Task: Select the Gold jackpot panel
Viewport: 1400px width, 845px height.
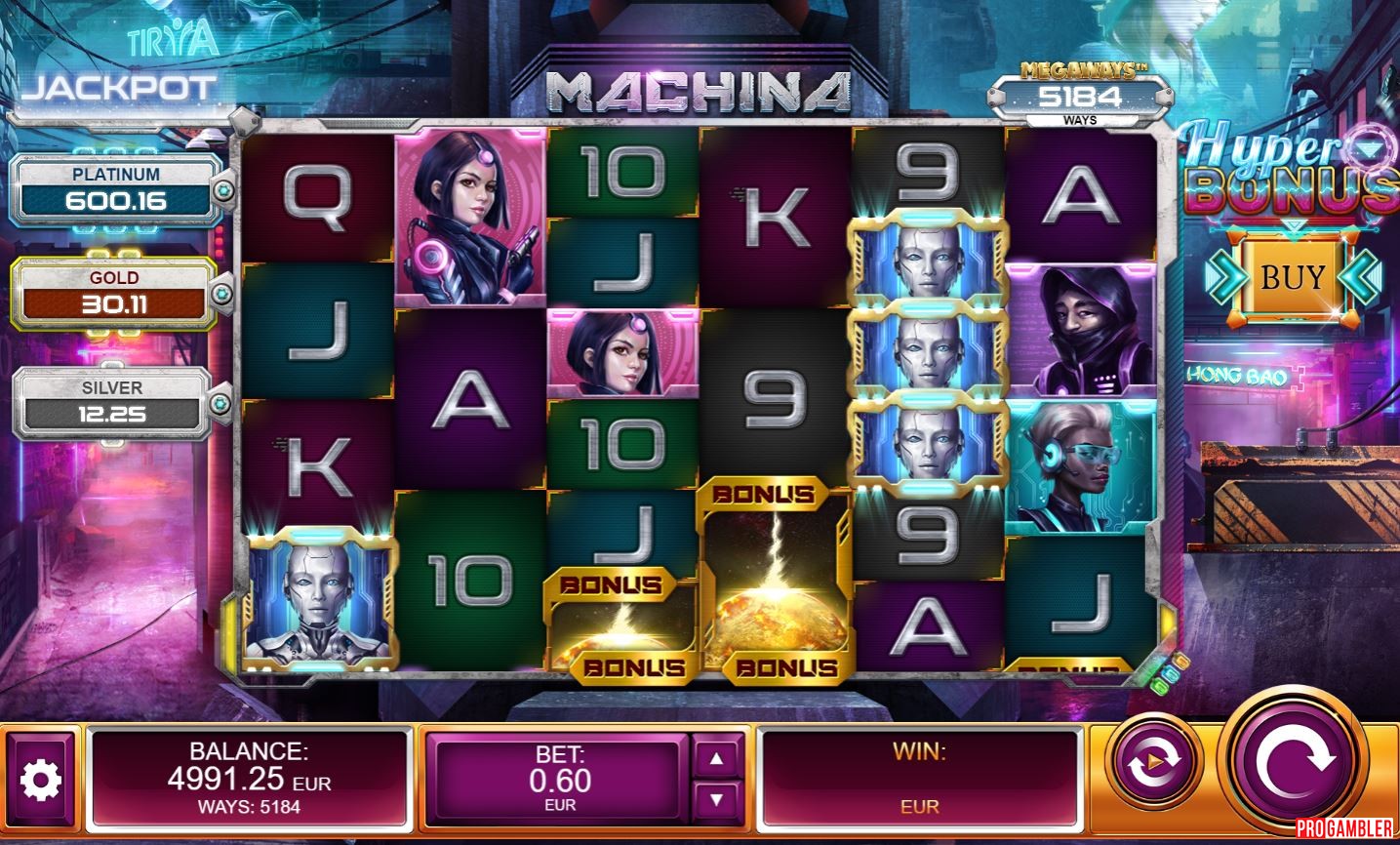Action: [x=114, y=294]
